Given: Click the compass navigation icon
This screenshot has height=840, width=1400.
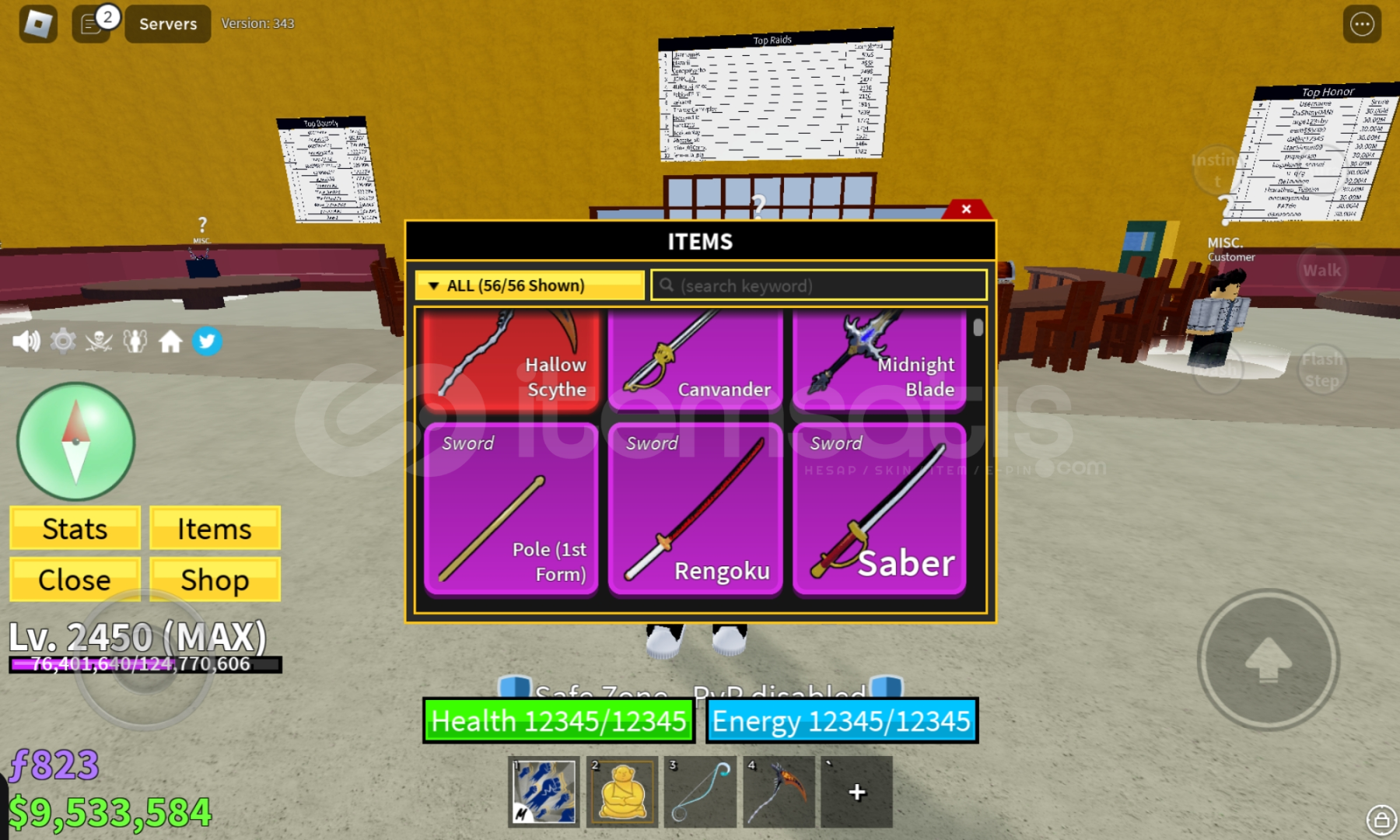Looking at the screenshot, I should (x=75, y=441).
